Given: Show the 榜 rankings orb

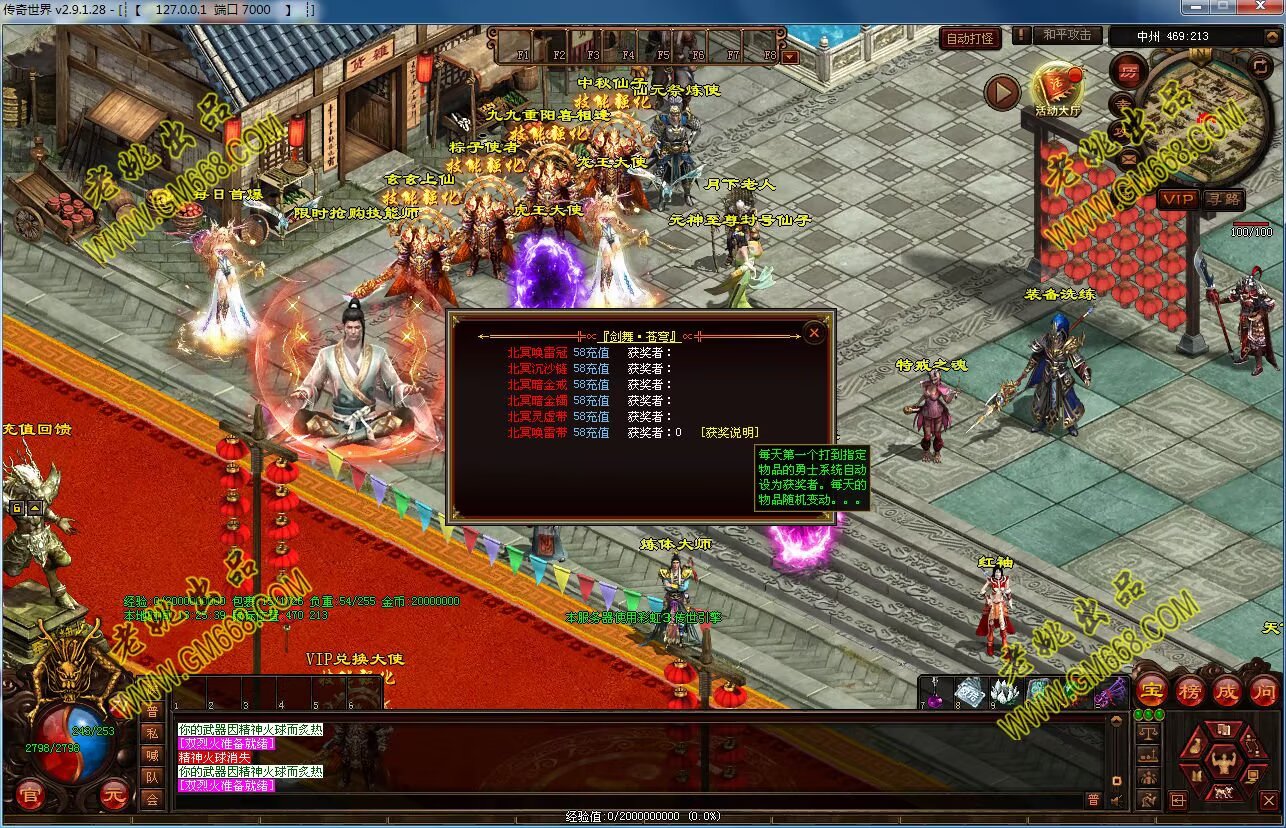Looking at the screenshot, I should (x=1189, y=689).
